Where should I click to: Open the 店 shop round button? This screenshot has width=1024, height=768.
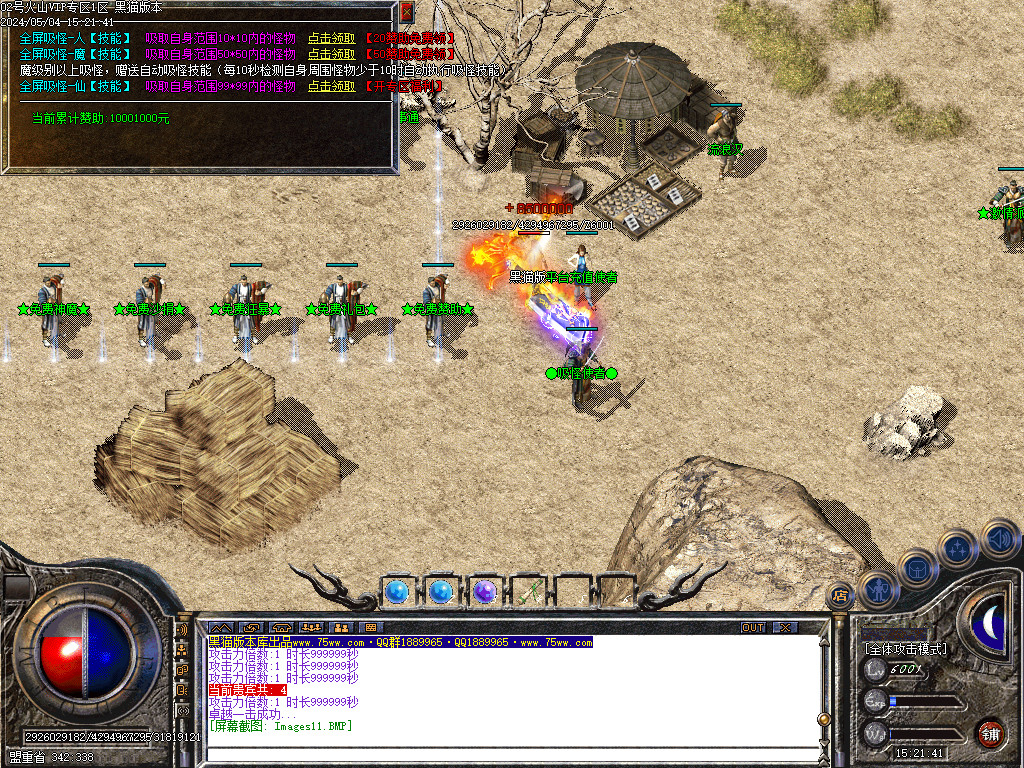(x=840, y=595)
